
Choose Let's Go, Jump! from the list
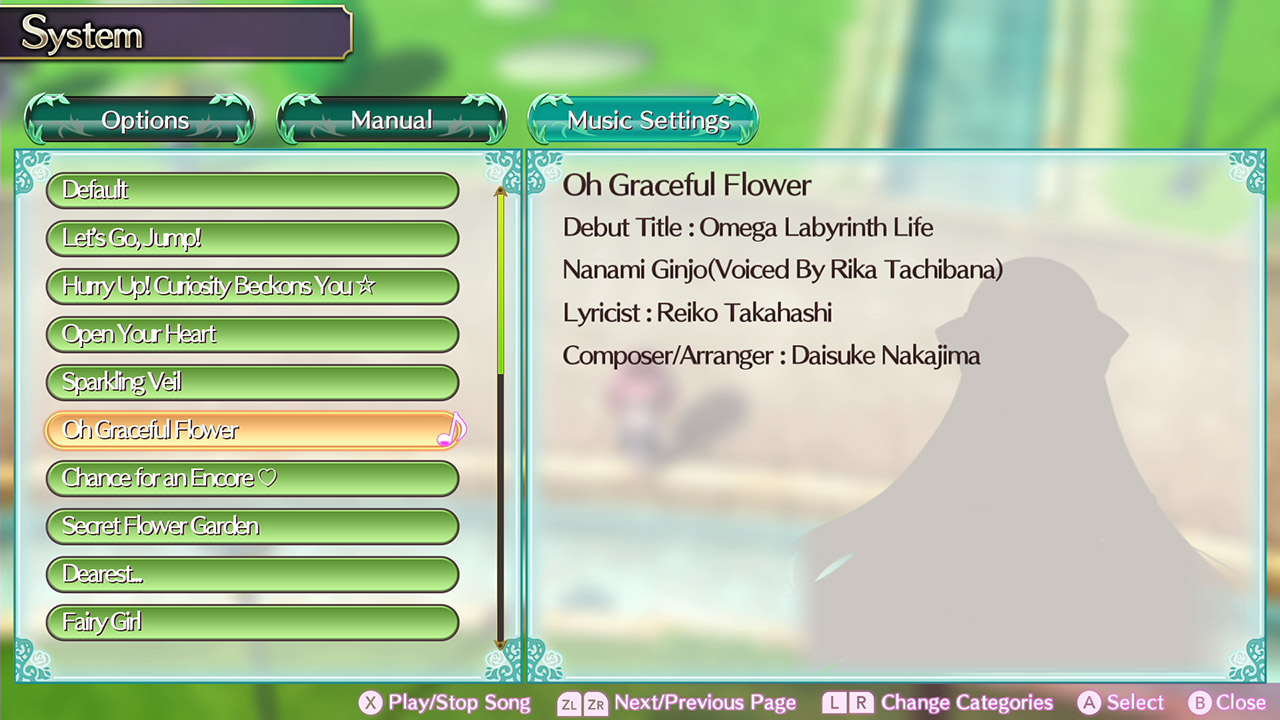click(252, 238)
